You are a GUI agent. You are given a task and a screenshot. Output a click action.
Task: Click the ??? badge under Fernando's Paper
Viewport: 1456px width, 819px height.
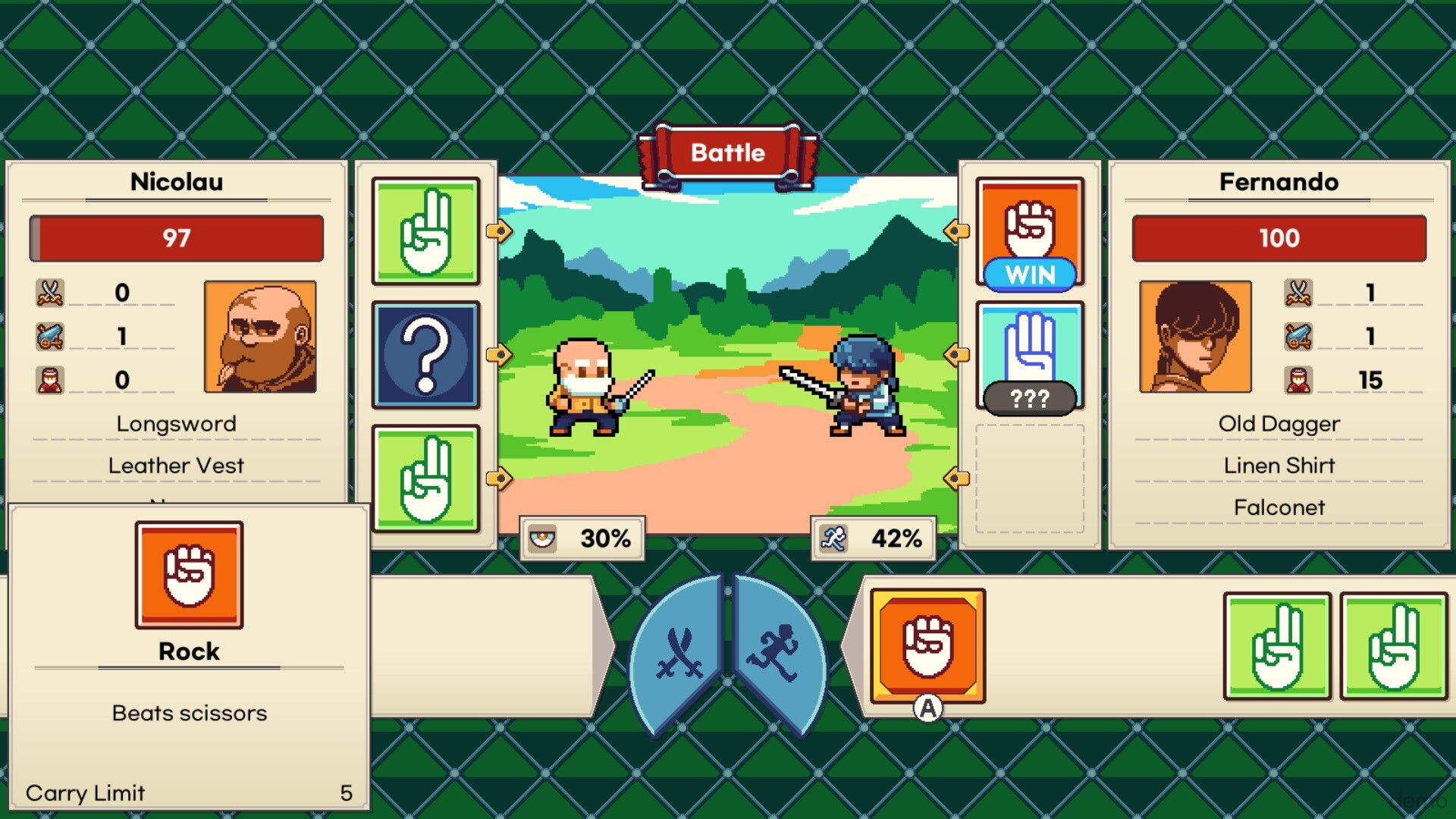point(1029,395)
